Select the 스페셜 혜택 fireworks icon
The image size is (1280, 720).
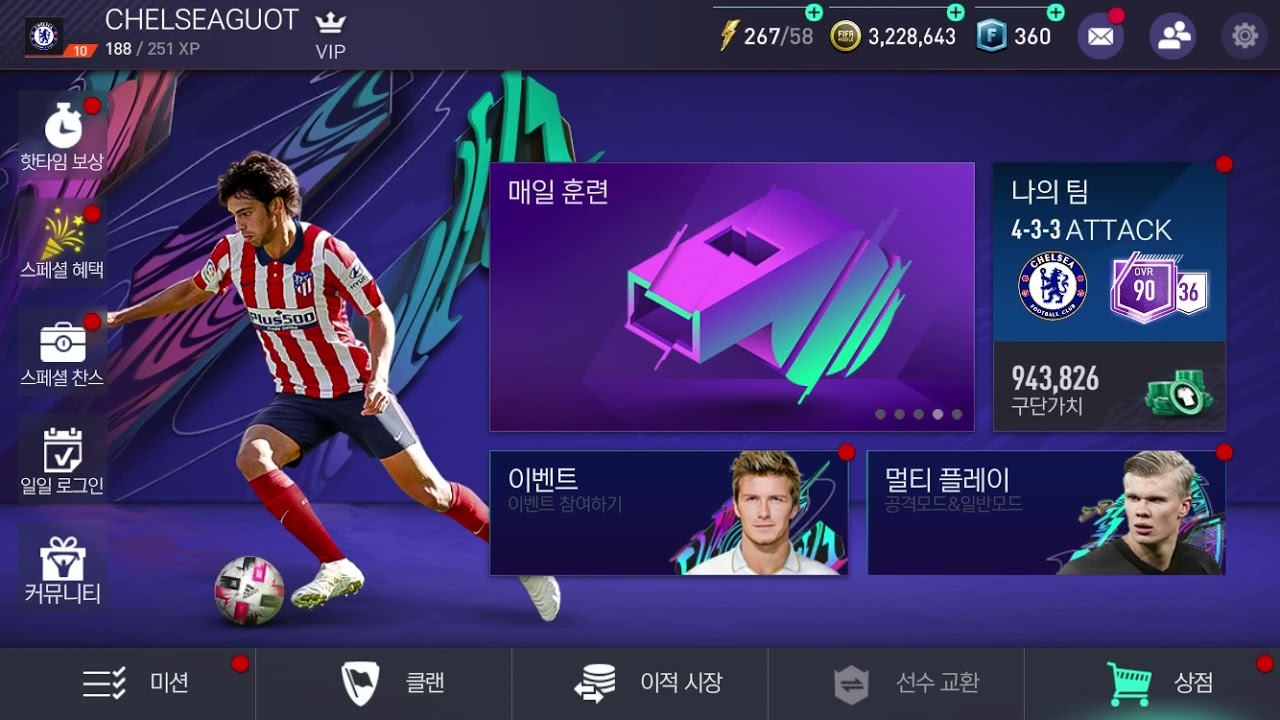coord(62,231)
